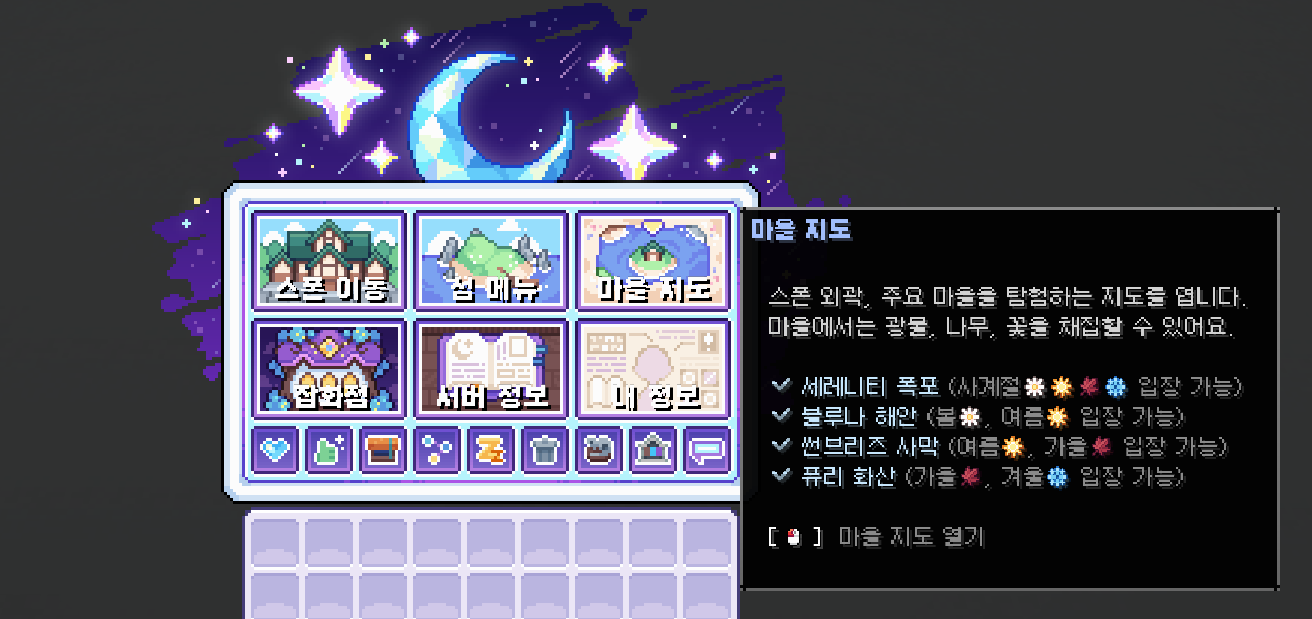Click the connected blue dots icon
Viewport: 1312px width, 619px height.
[x=437, y=450]
